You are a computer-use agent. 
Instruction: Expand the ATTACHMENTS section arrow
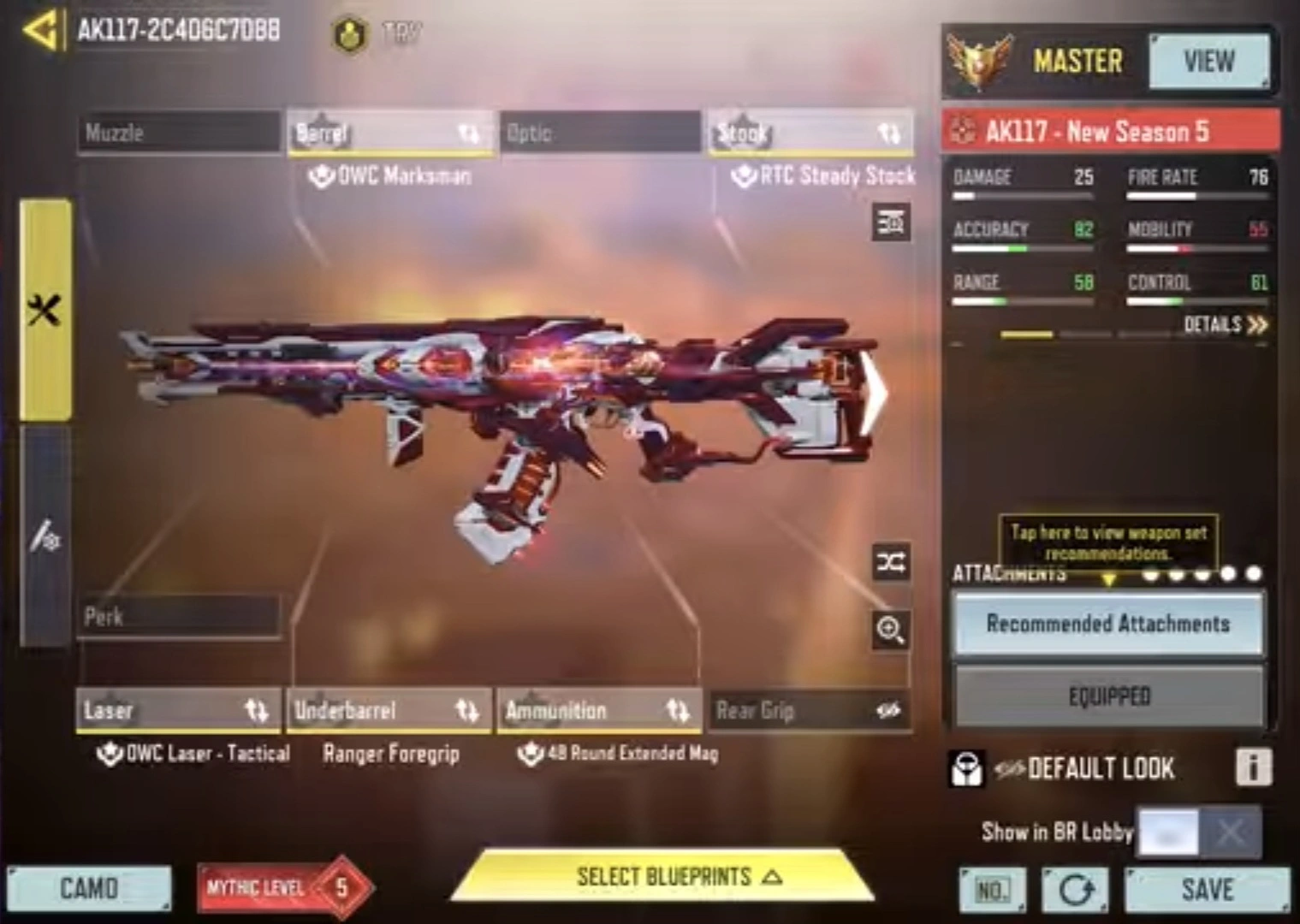tap(1110, 580)
